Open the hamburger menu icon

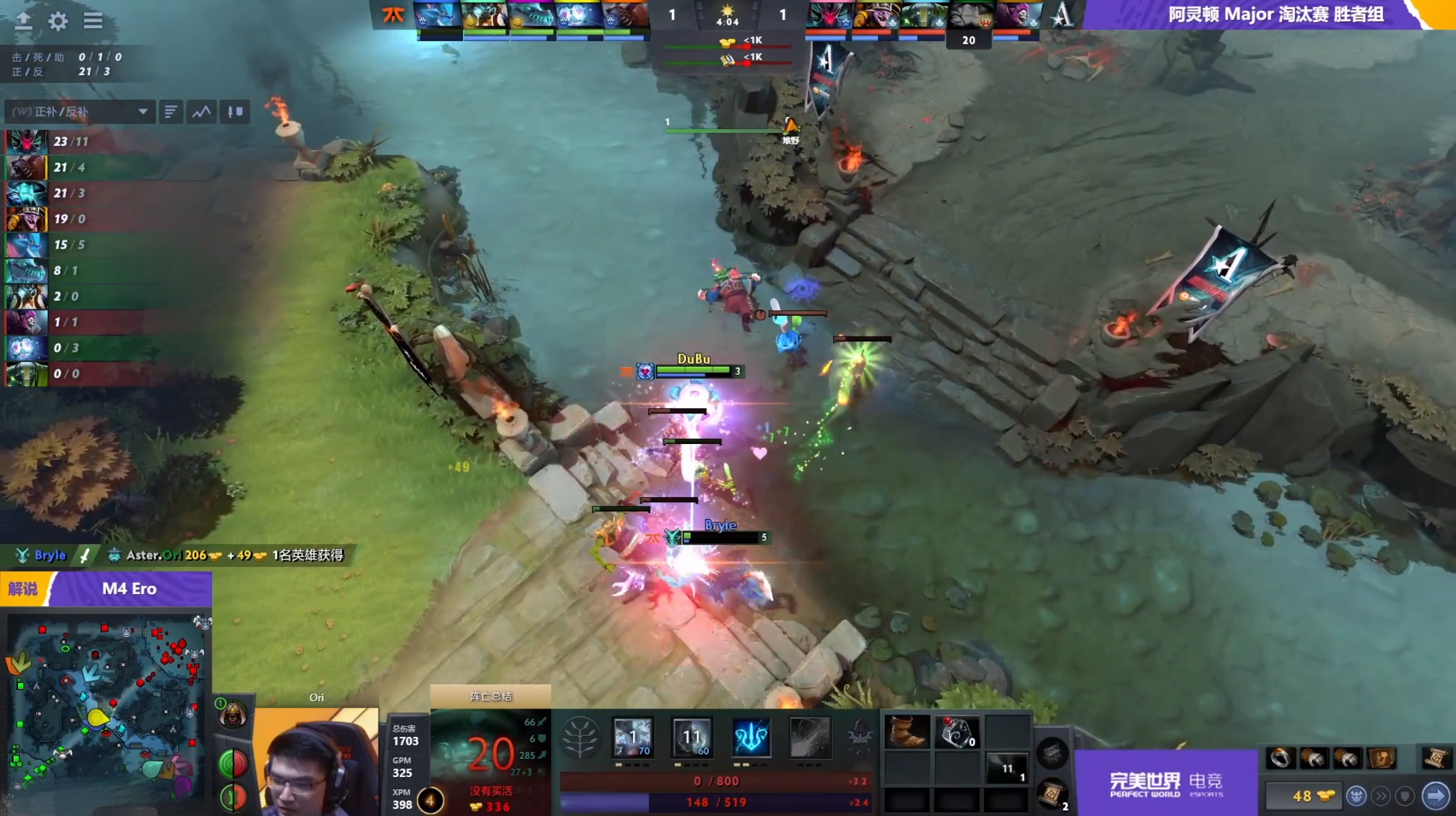[x=94, y=21]
